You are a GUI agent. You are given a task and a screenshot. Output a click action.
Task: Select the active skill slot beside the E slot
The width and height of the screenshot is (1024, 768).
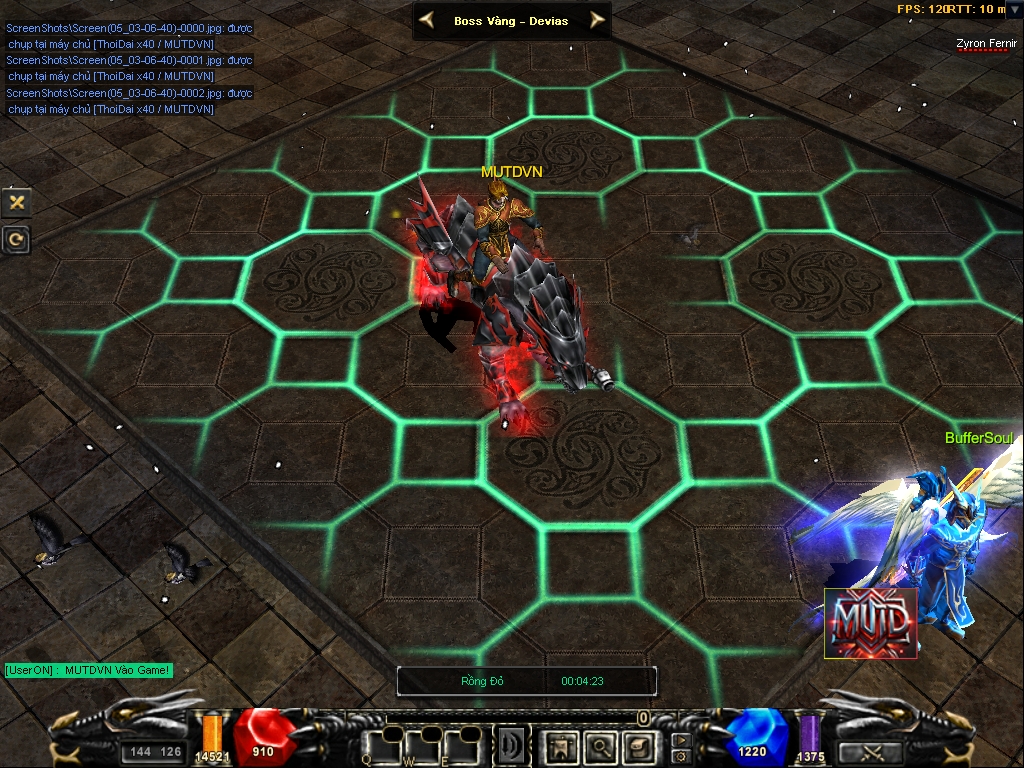tap(511, 745)
